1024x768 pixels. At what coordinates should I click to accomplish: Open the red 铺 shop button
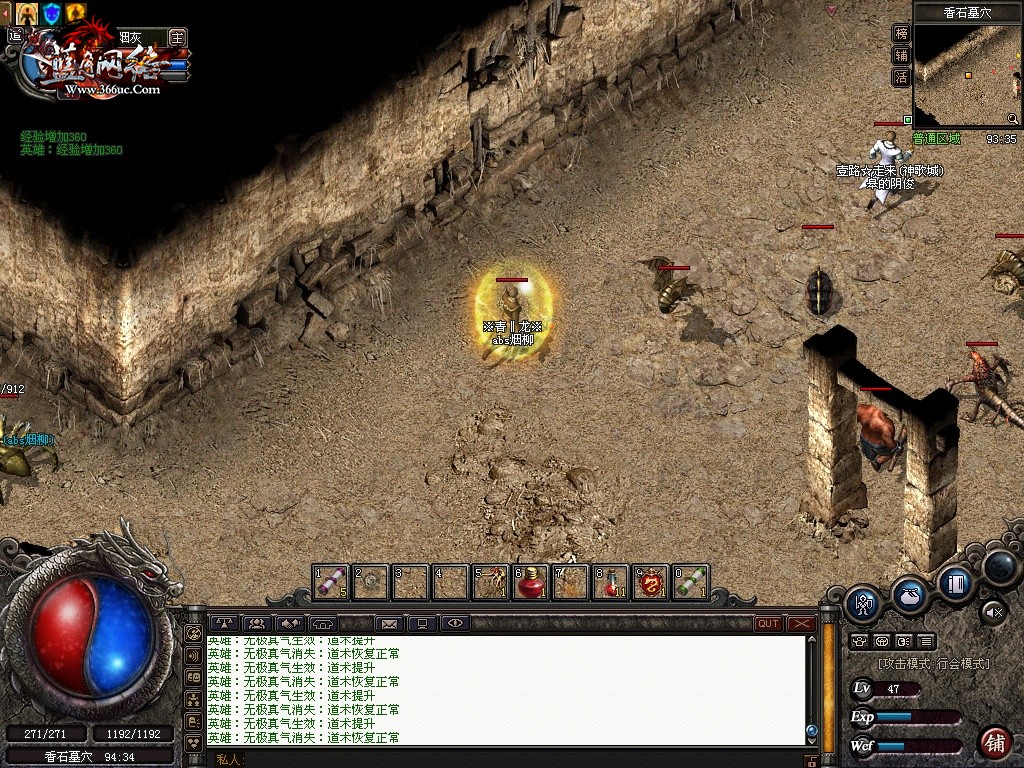(994, 743)
